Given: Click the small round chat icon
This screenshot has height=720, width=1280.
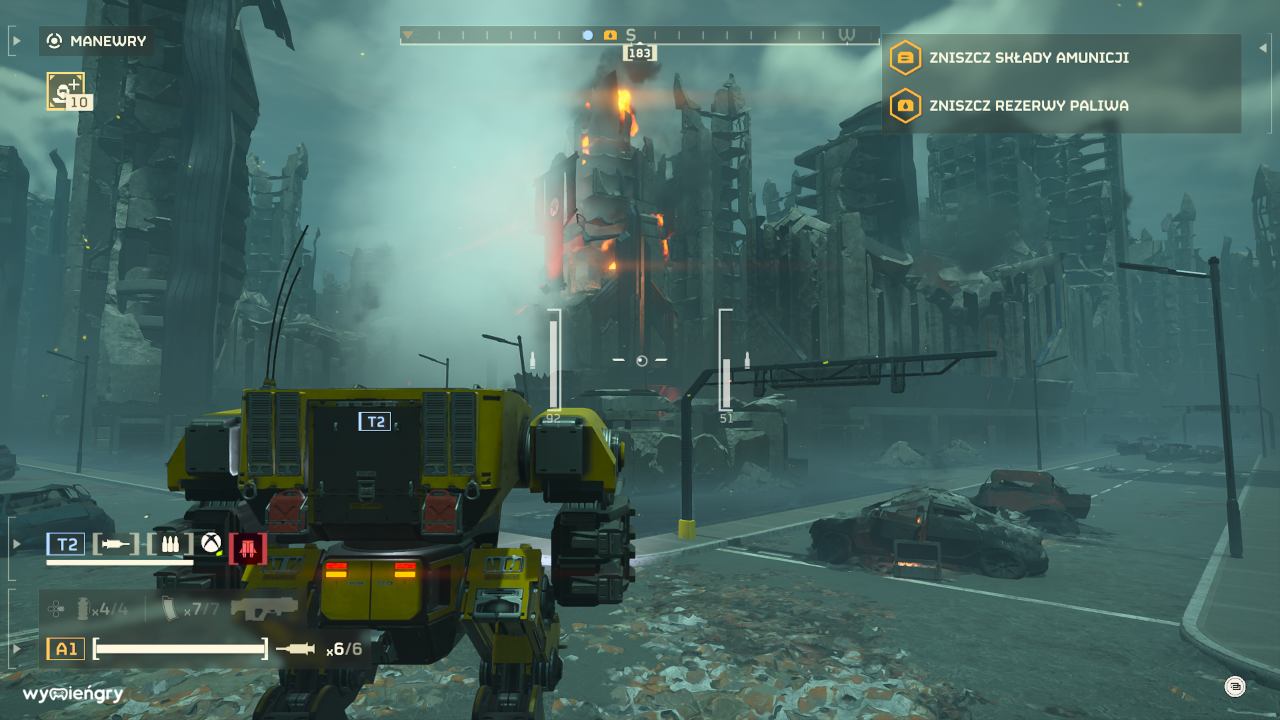Looking at the screenshot, I should (1235, 686).
